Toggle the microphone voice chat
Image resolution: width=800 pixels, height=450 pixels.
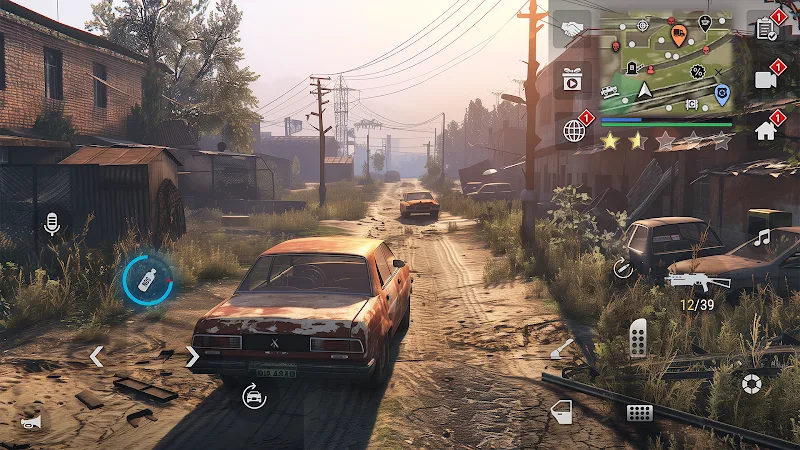[x=52, y=223]
